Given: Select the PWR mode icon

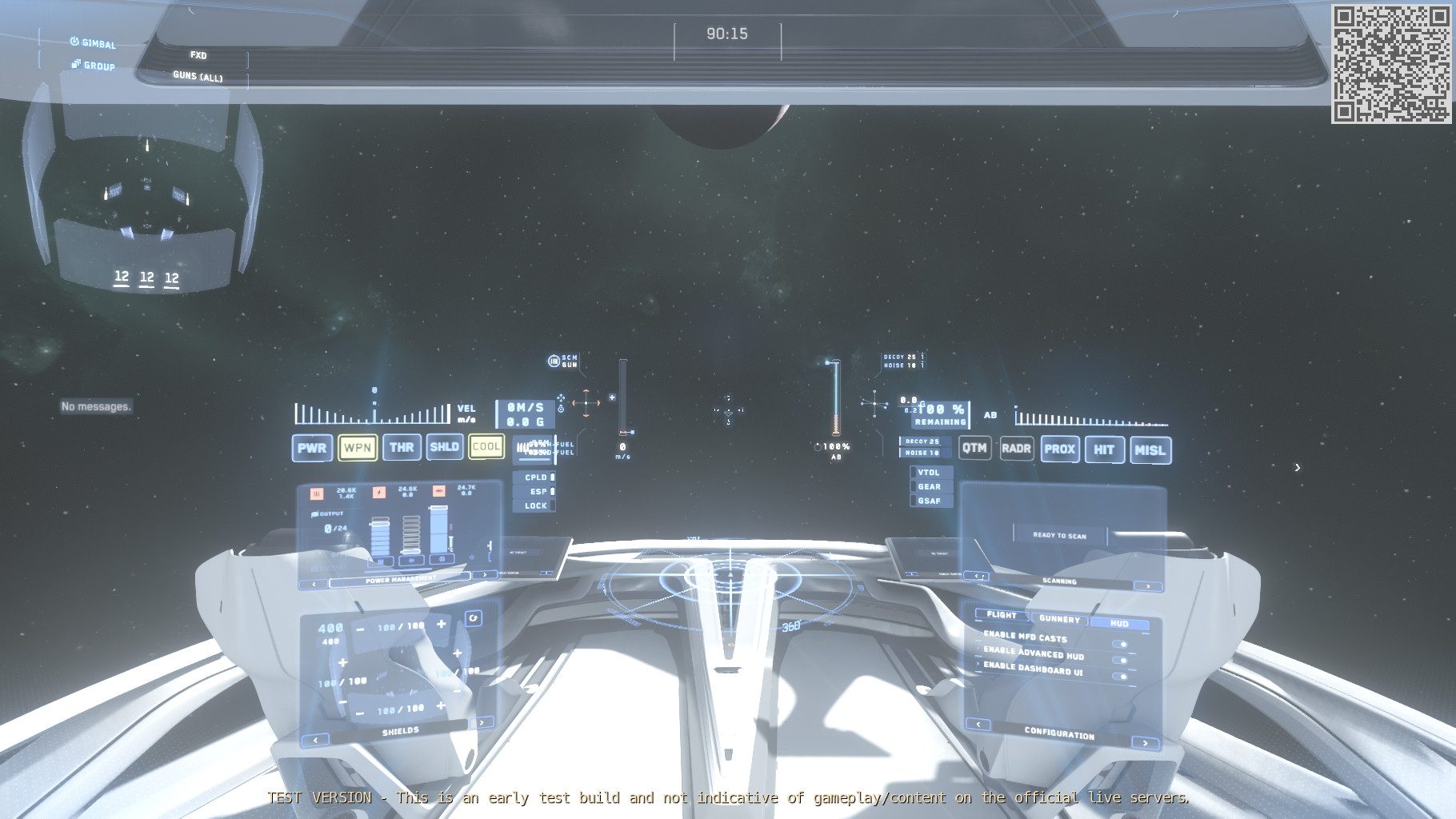Looking at the screenshot, I should (312, 448).
